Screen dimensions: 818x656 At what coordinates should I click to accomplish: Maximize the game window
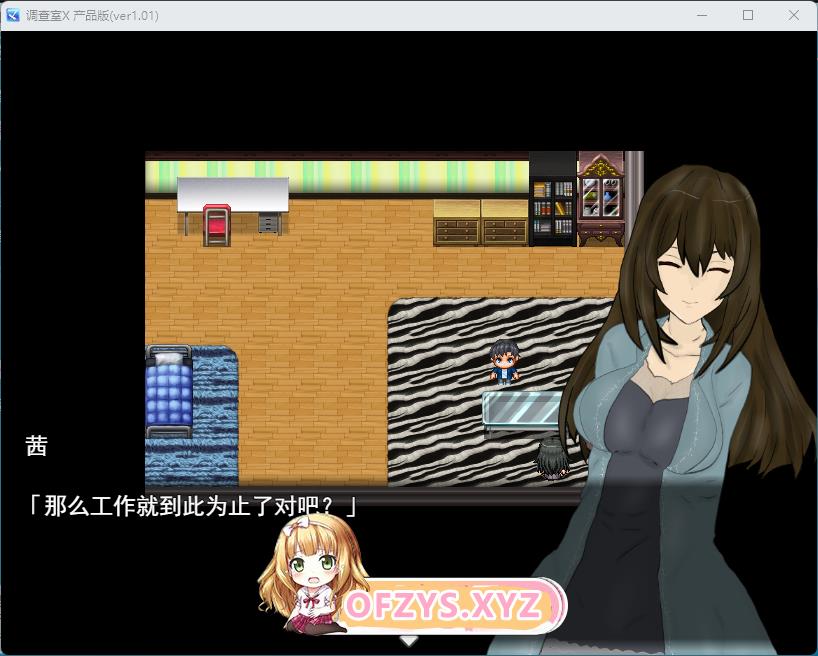(x=748, y=15)
